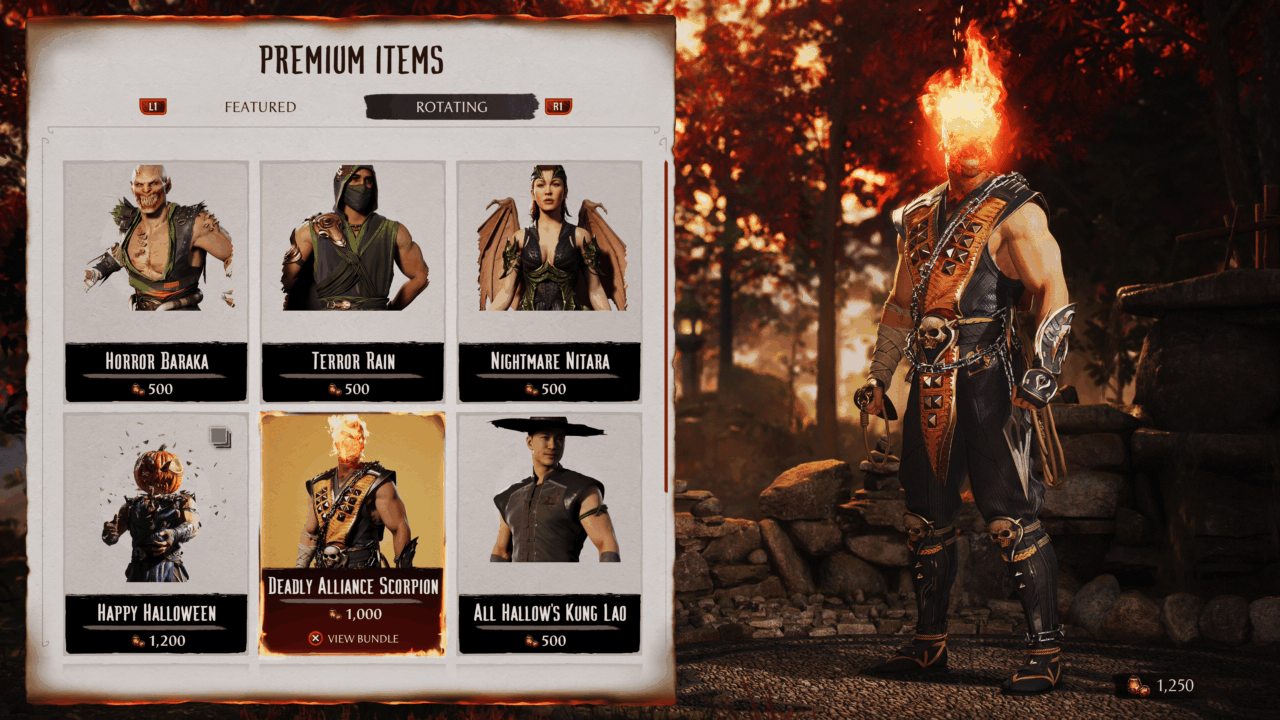Pick the Nightmare Nitara skin
This screenshot has width=1280, height=720.
(x=549, y=280)
